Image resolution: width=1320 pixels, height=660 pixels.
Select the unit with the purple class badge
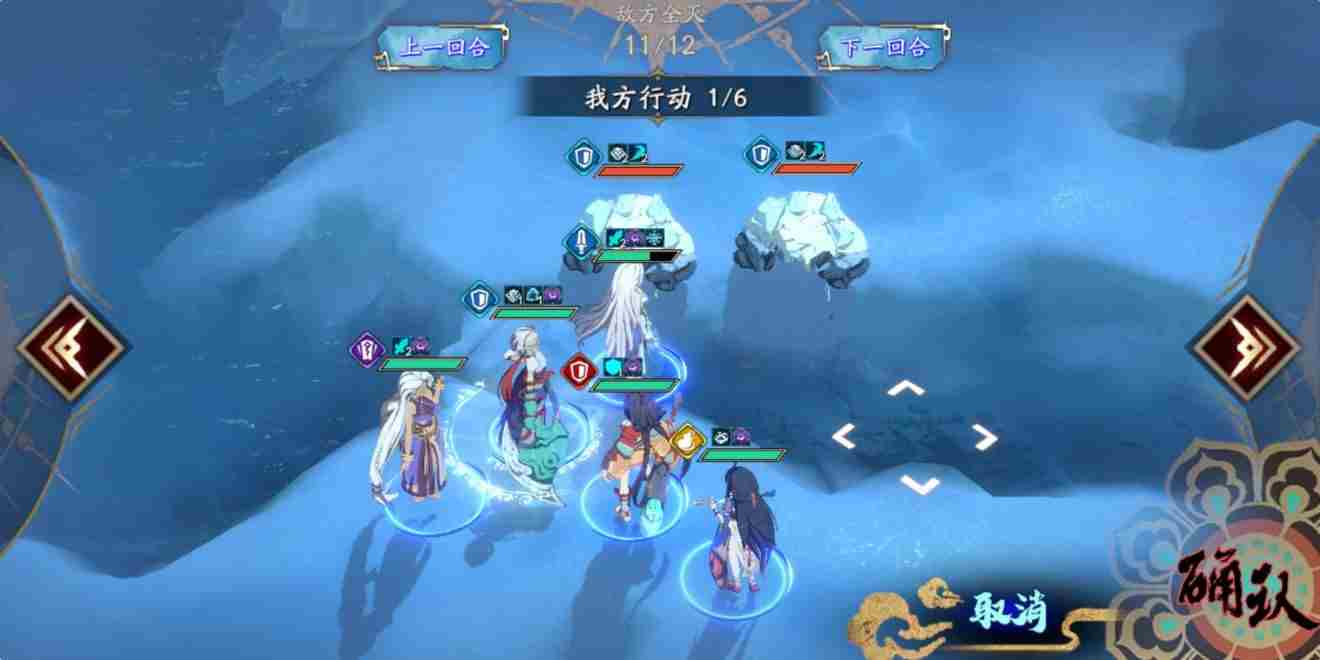410,440
